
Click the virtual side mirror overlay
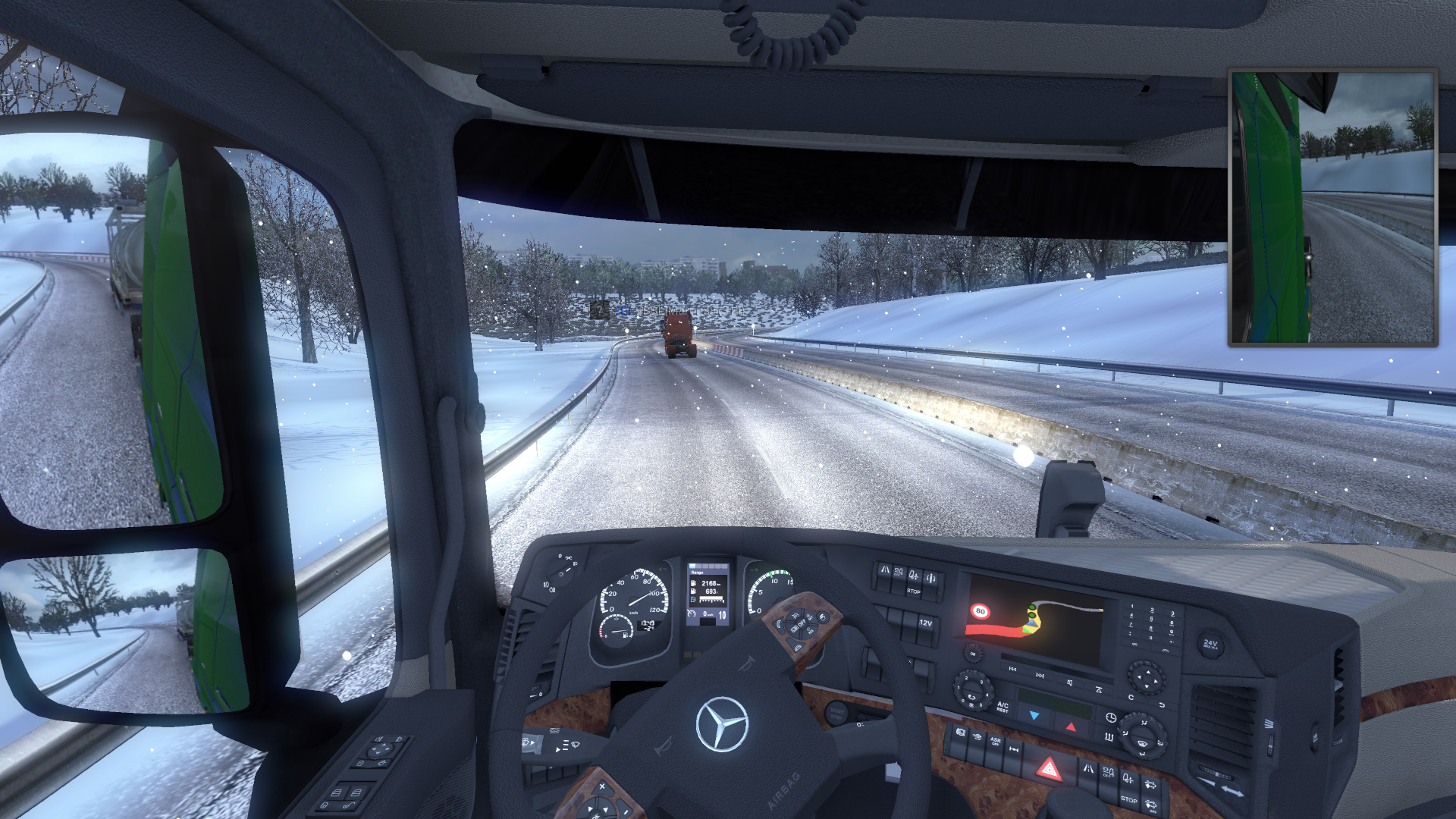[1332, 208]
